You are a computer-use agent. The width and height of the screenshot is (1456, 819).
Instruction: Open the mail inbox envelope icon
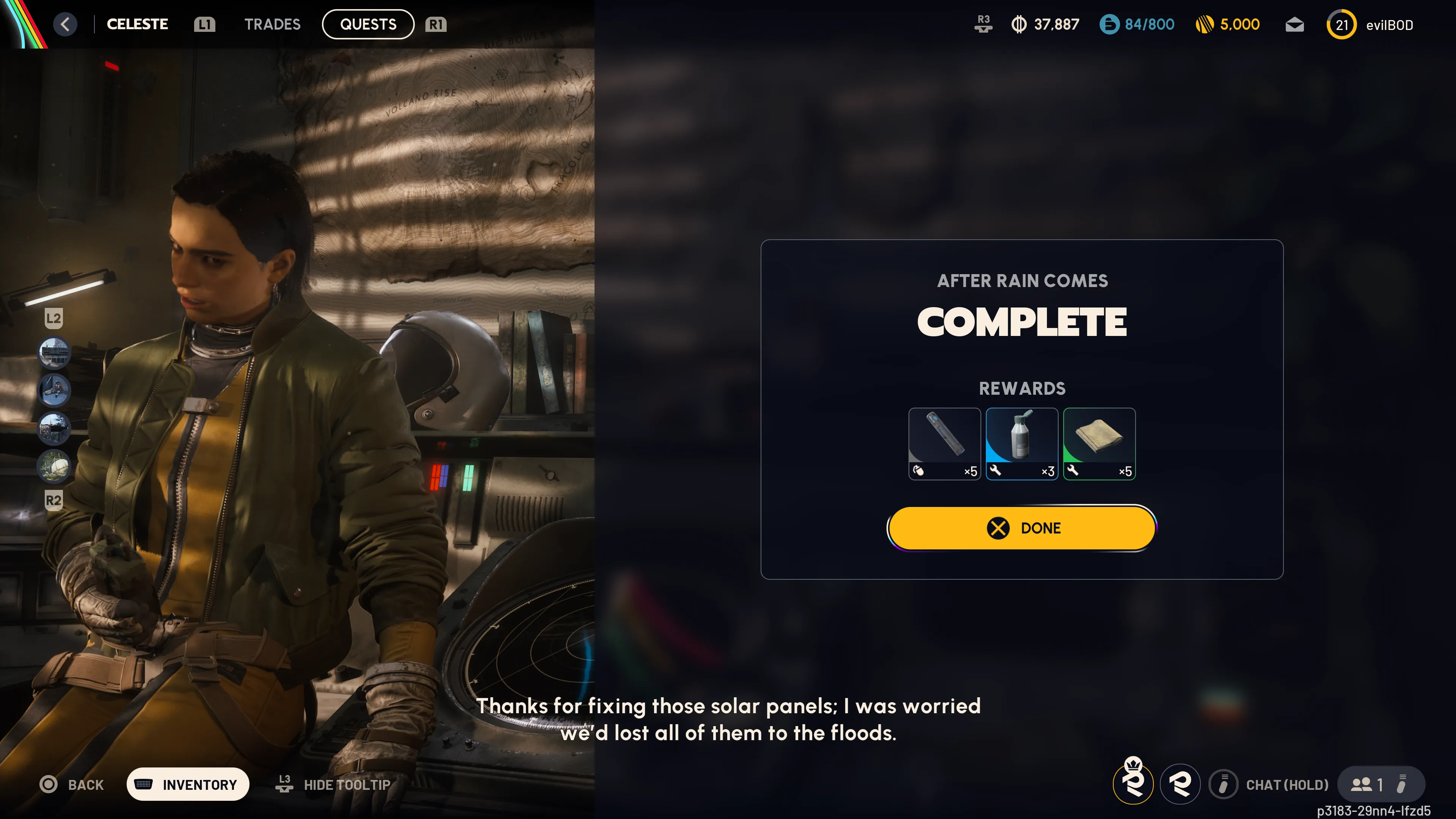1295,24
